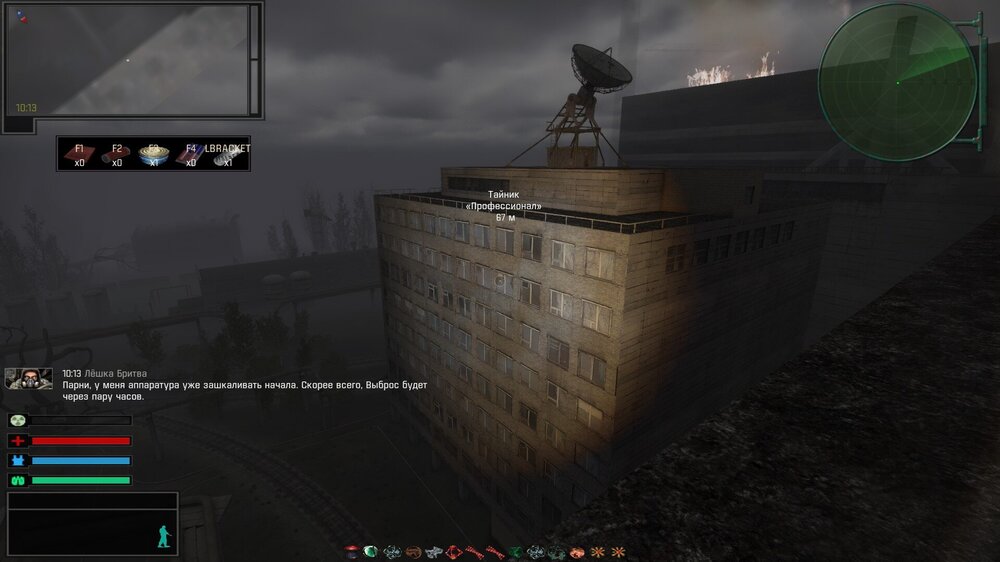Click the teal stalker stance indicator

coord(164,537)
